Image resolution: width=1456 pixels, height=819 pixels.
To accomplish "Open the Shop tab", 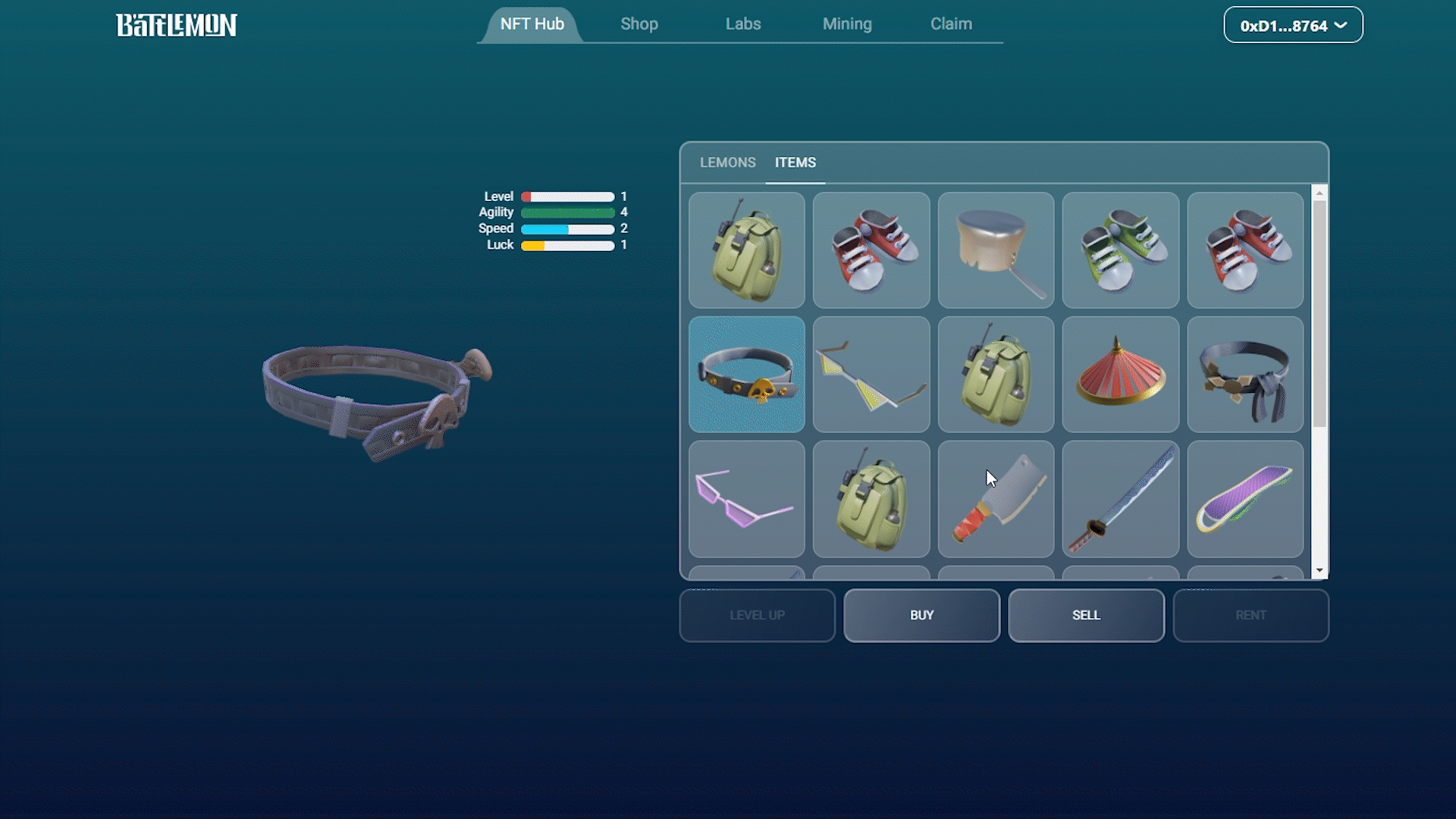I will coord(639,24).
